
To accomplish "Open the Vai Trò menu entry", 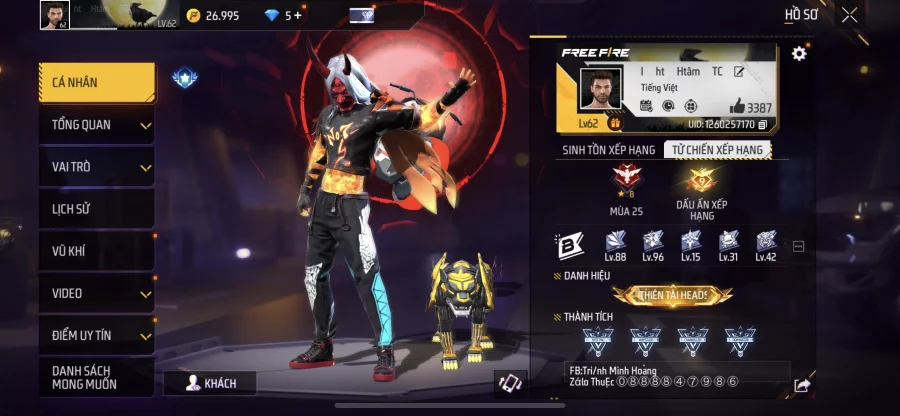I will (97, 167).
